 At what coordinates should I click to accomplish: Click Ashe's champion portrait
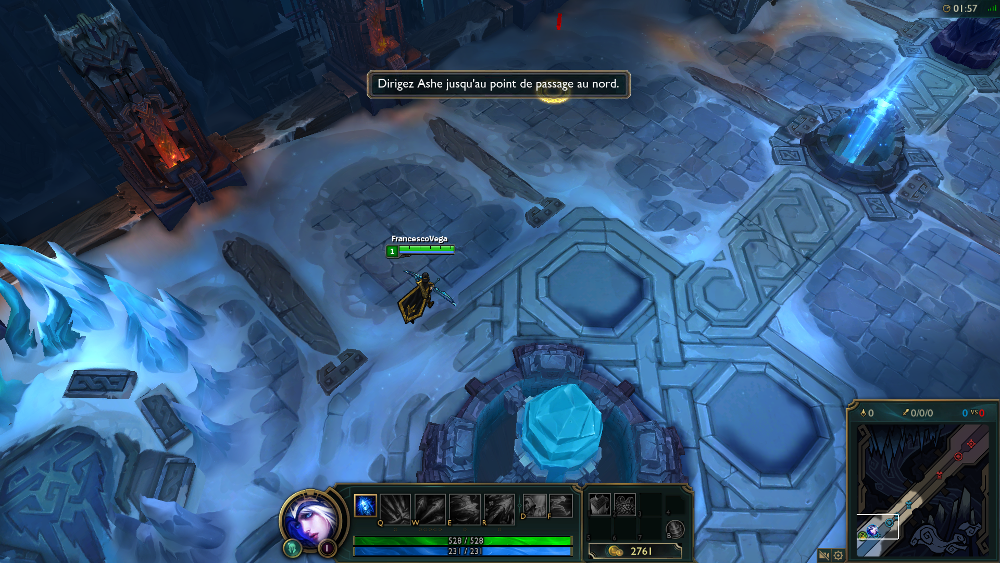click(309, 516)
